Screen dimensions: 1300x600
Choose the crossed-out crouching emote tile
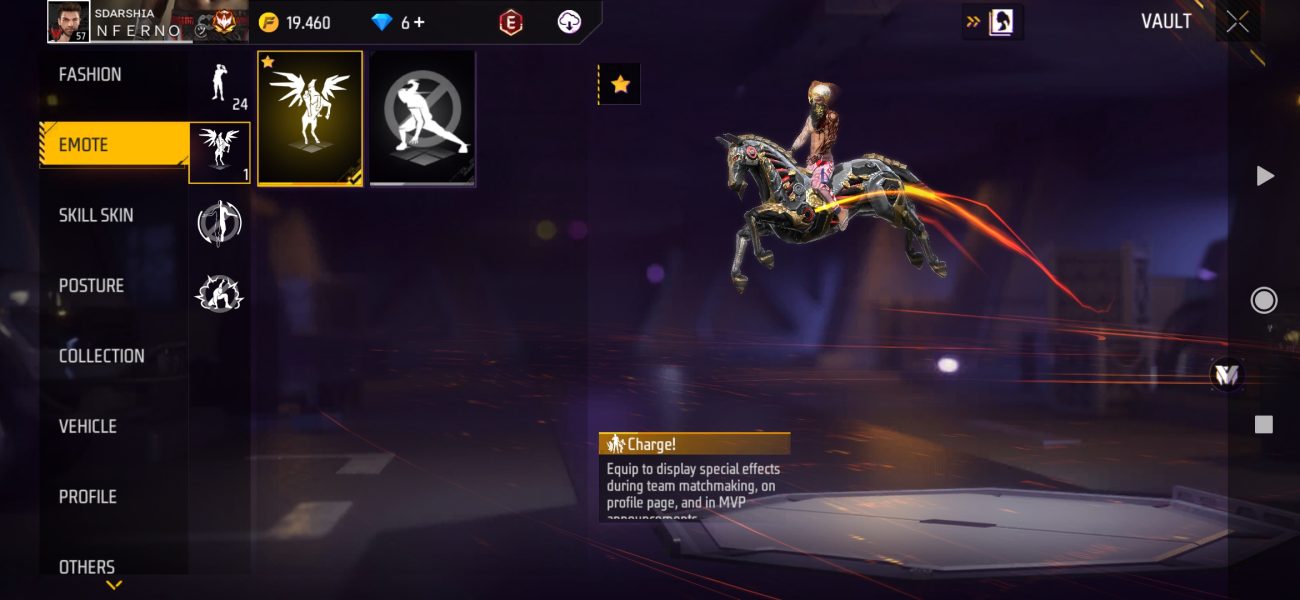423,118
